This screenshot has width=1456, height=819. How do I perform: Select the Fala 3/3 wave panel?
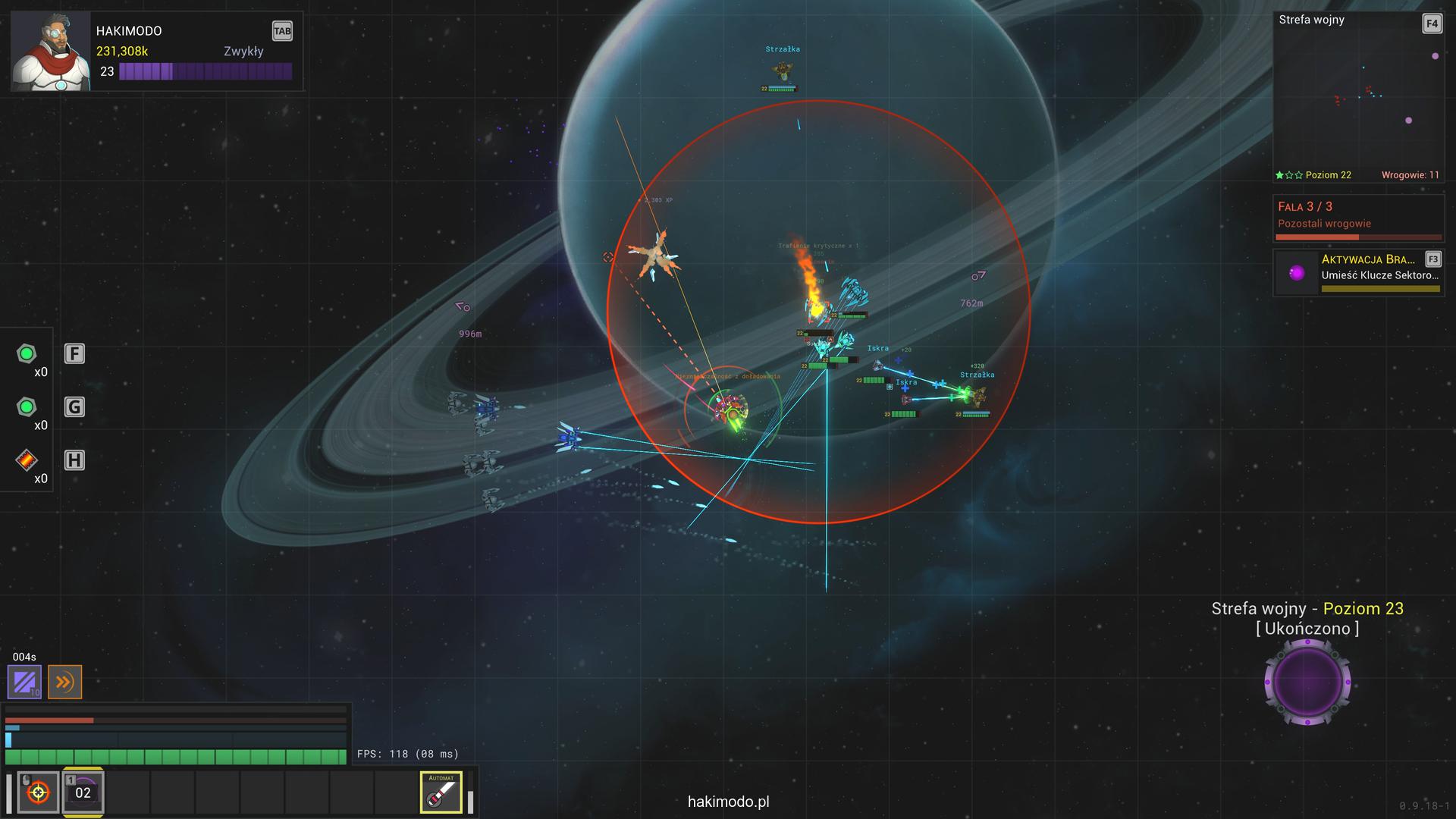coord(1358,218)
